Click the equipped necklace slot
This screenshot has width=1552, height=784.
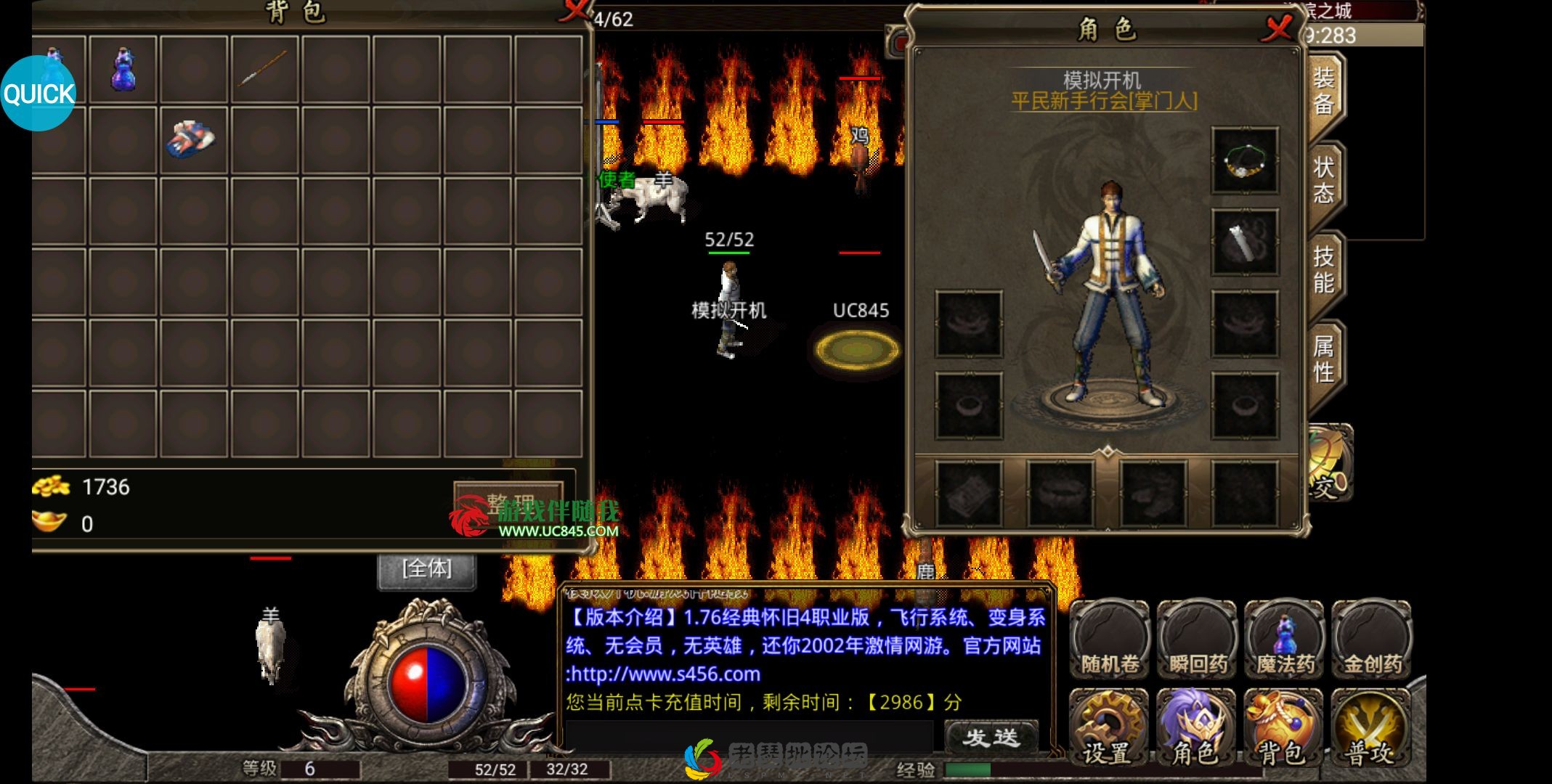coord(1245,161)
